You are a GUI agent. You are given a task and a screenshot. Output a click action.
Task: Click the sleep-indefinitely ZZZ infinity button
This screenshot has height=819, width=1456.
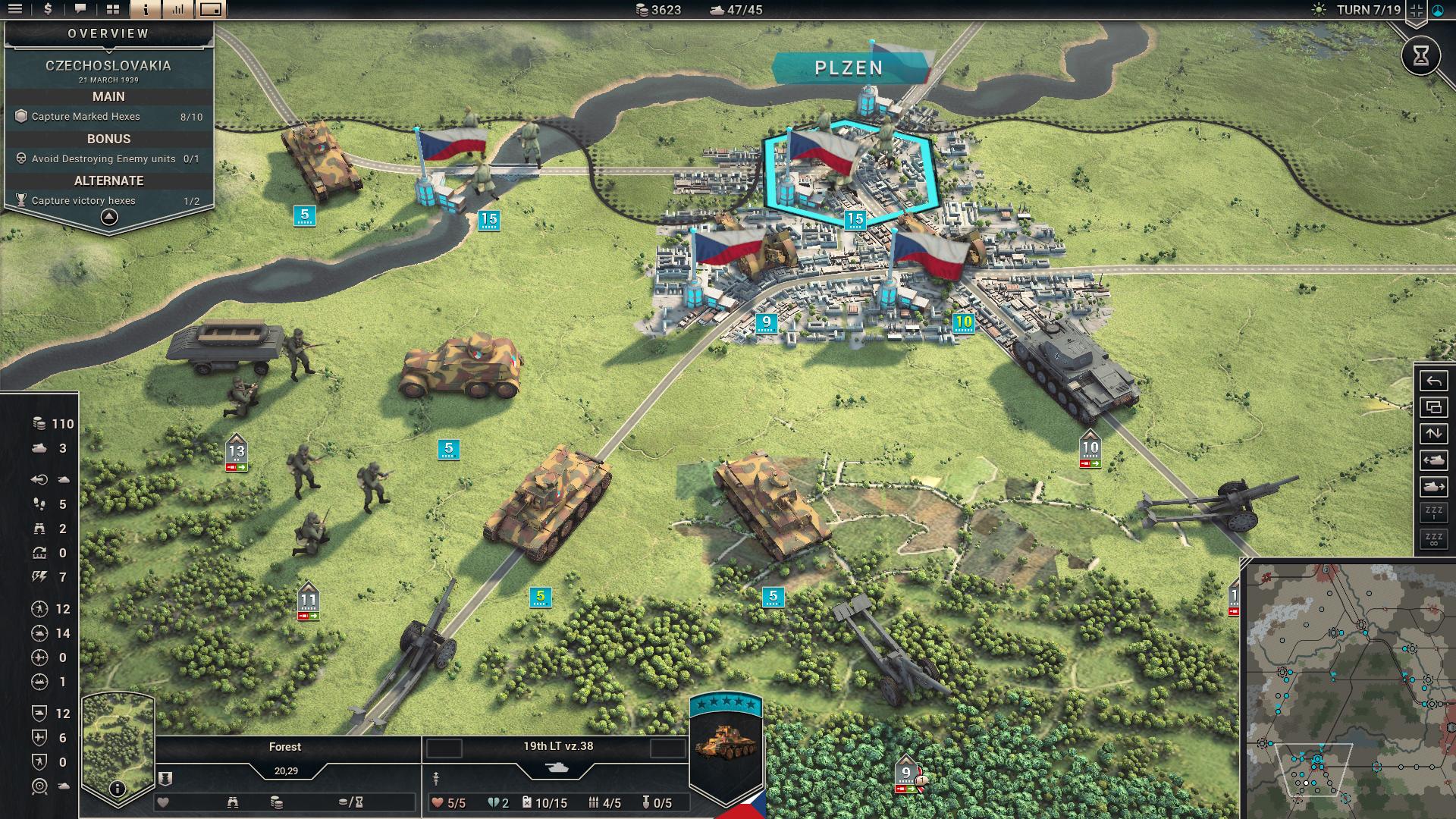1433,538
